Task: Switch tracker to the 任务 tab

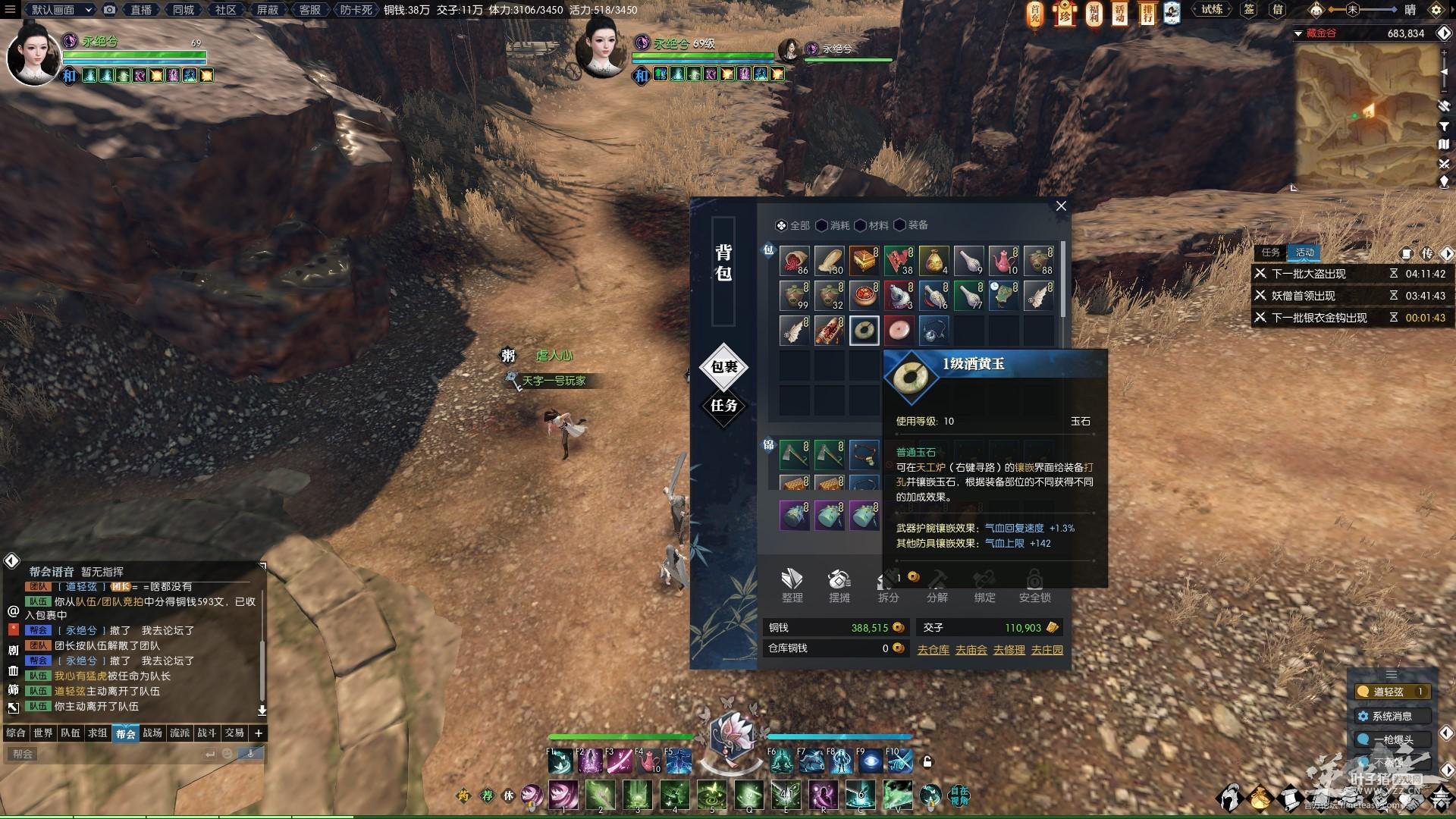Action: 1271,253
